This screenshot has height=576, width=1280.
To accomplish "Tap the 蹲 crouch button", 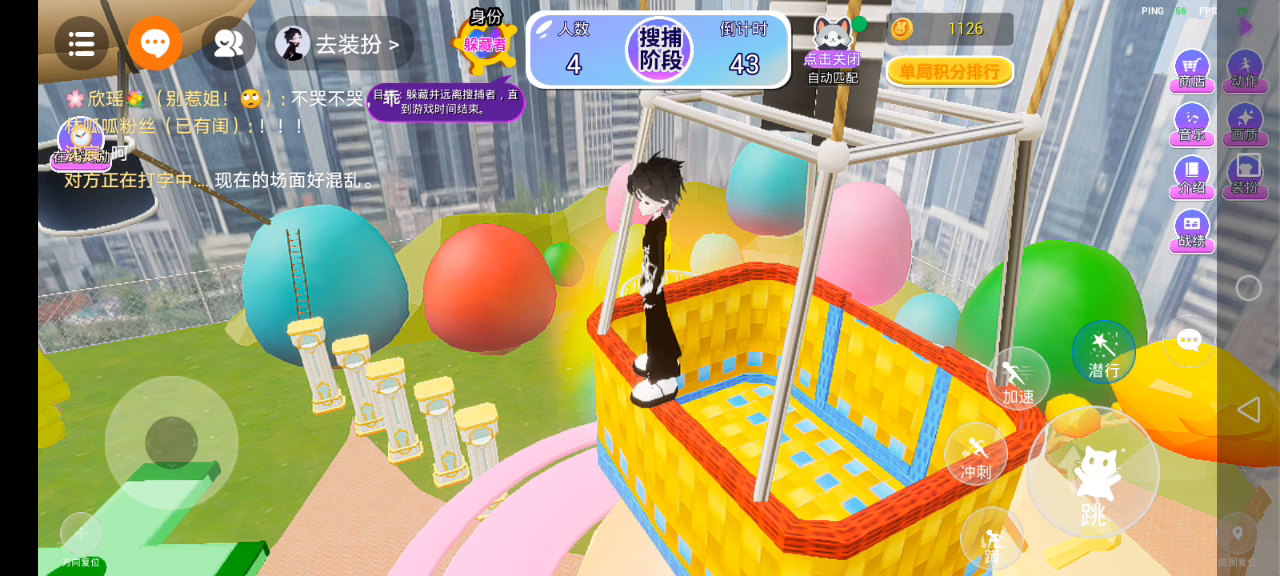I will [x=991, y=540].
